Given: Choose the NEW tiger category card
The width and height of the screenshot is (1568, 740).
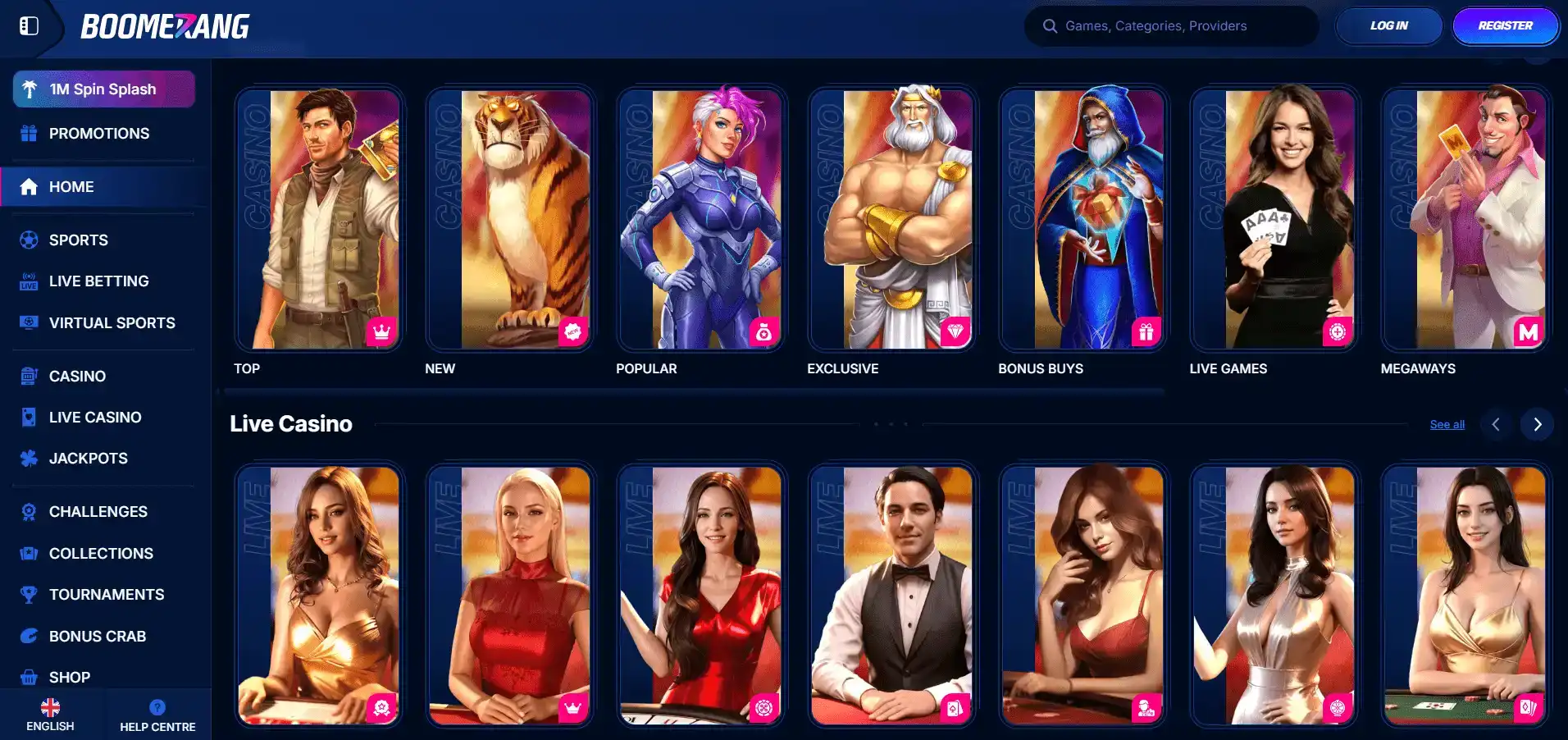Looking at the screenshot, I should point(510,219).
